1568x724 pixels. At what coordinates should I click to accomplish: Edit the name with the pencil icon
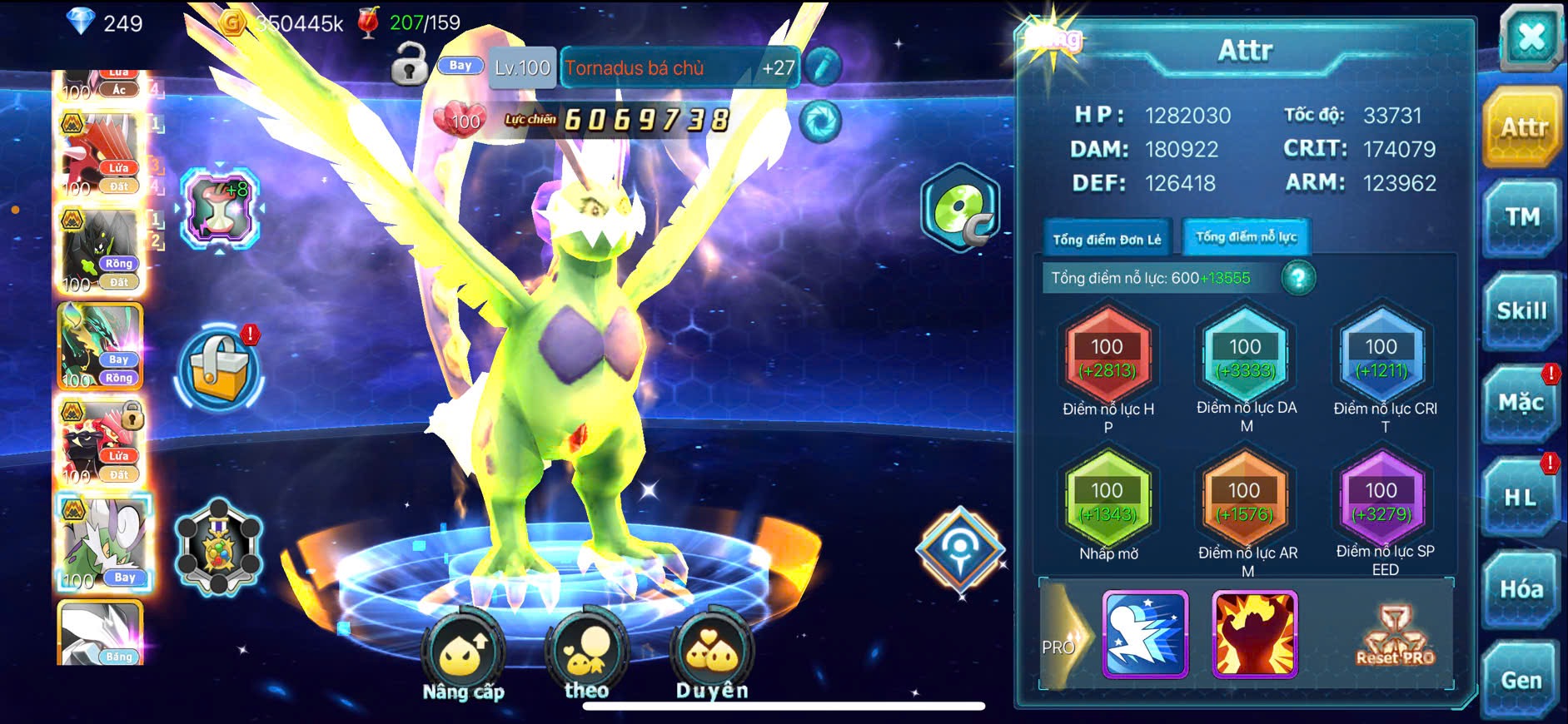pyautogui.click(x=822, y=67)
